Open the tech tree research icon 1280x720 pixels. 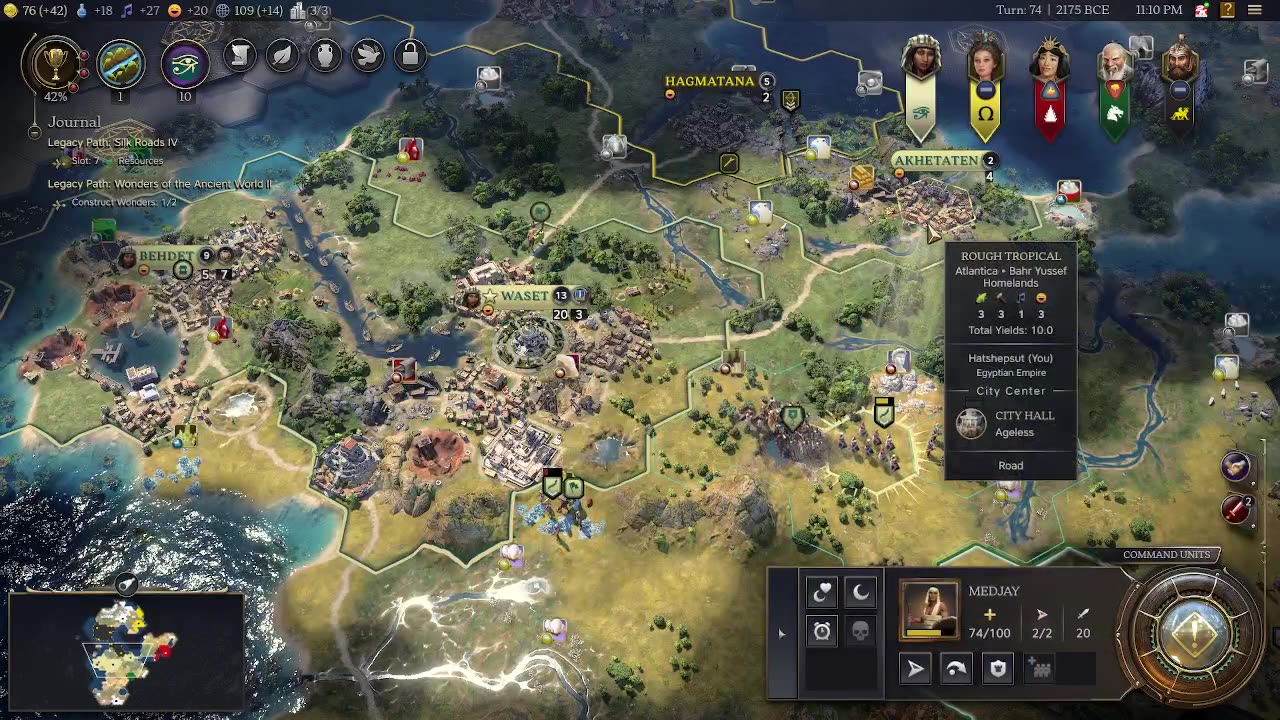click(x=120, y=64)
